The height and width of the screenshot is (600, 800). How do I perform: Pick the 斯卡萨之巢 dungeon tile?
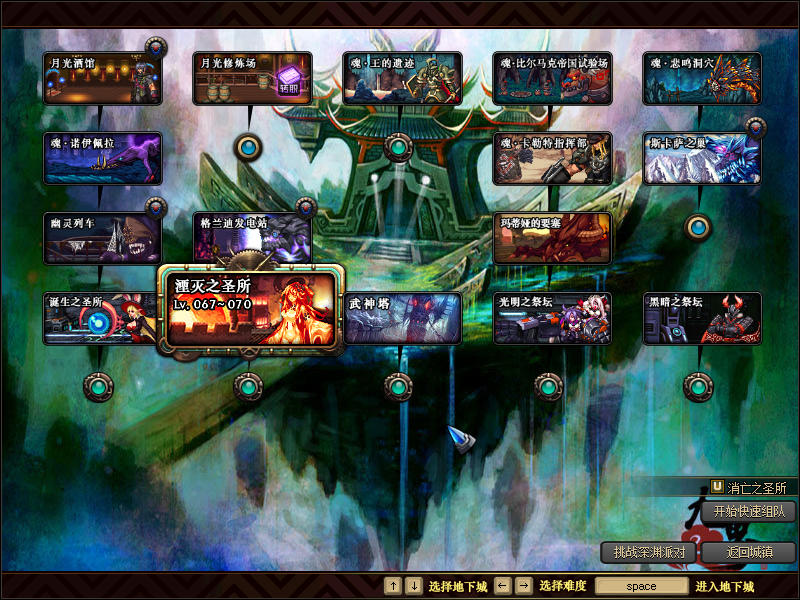pyautogui.click(x=702, y=158)
